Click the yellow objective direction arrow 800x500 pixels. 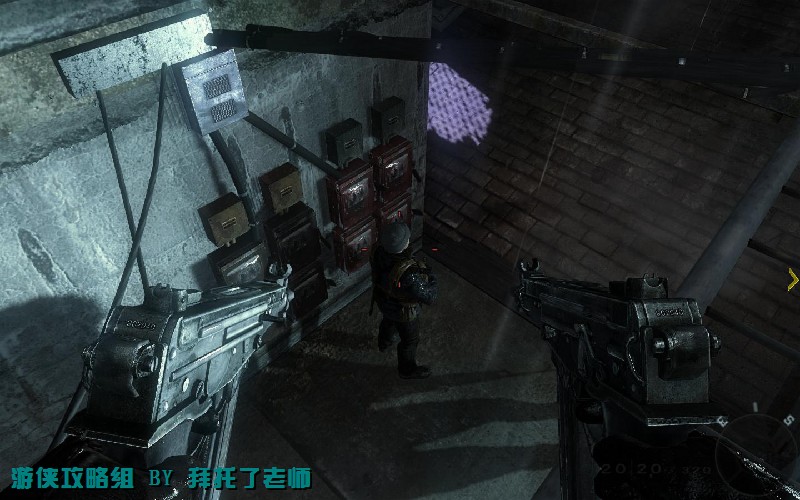click(793, 280)
